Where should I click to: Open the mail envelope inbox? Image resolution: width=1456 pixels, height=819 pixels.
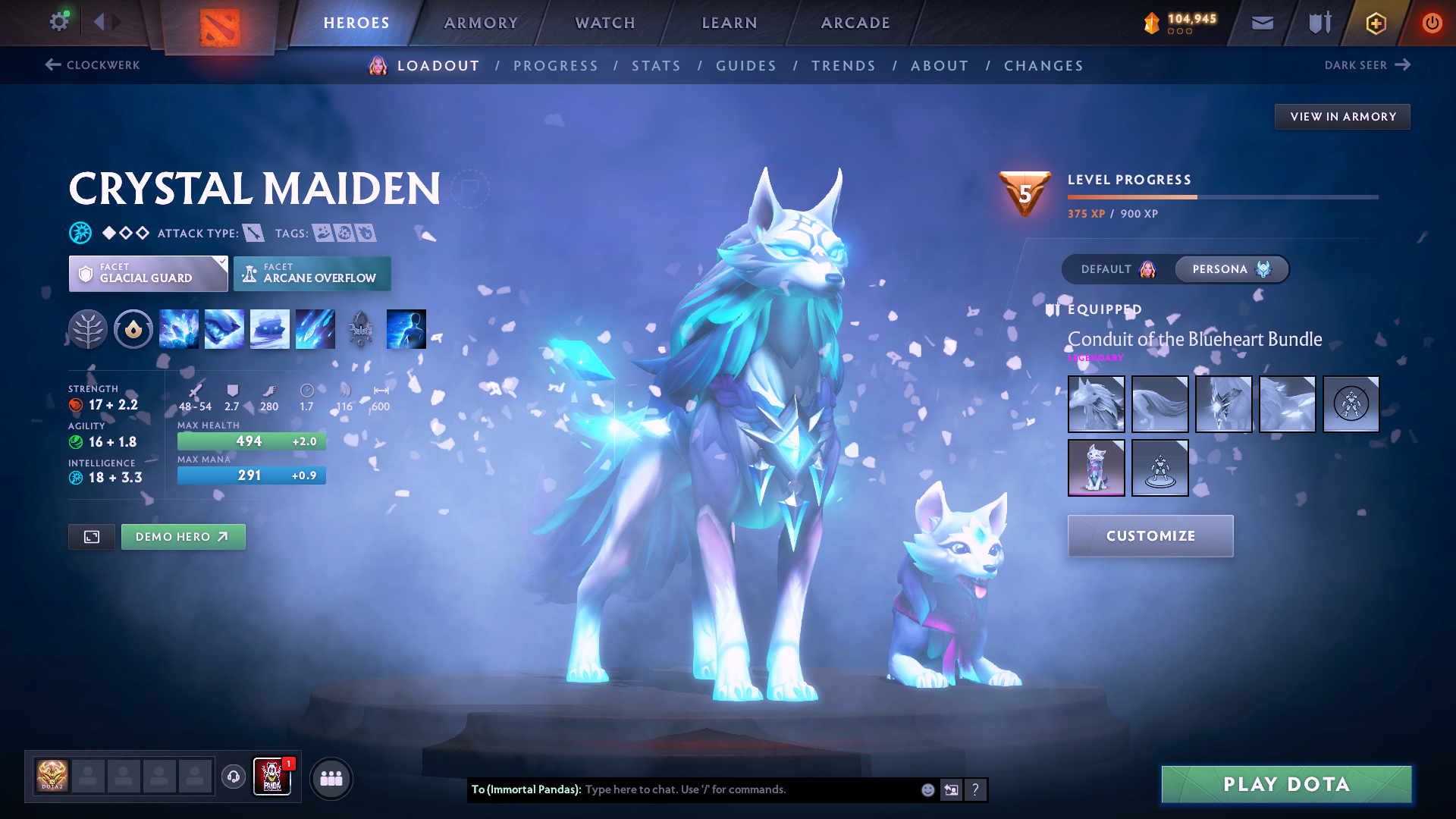pyautogui.click(x=1262, y=23)
